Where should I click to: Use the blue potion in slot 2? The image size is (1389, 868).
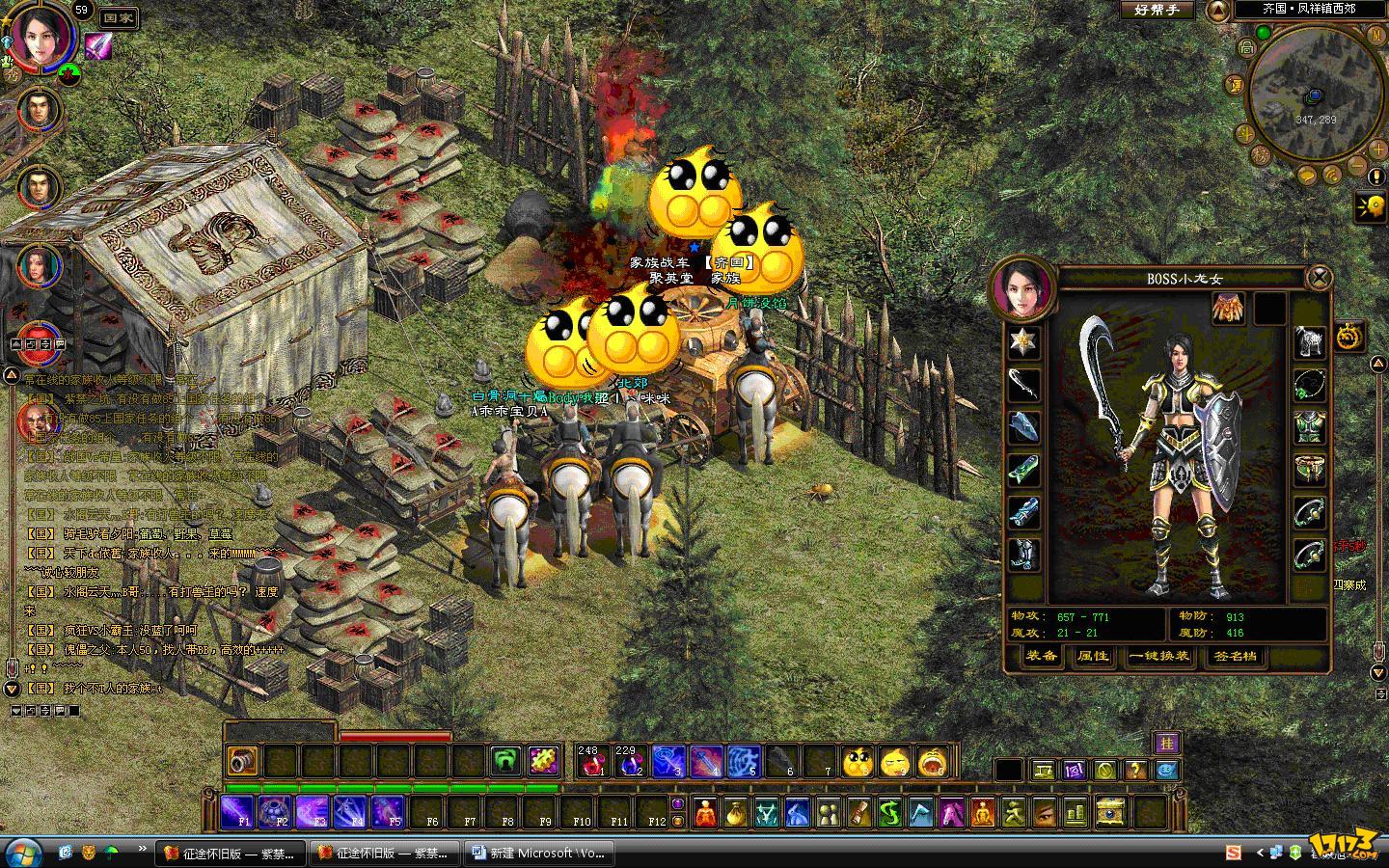coord(628,761)
